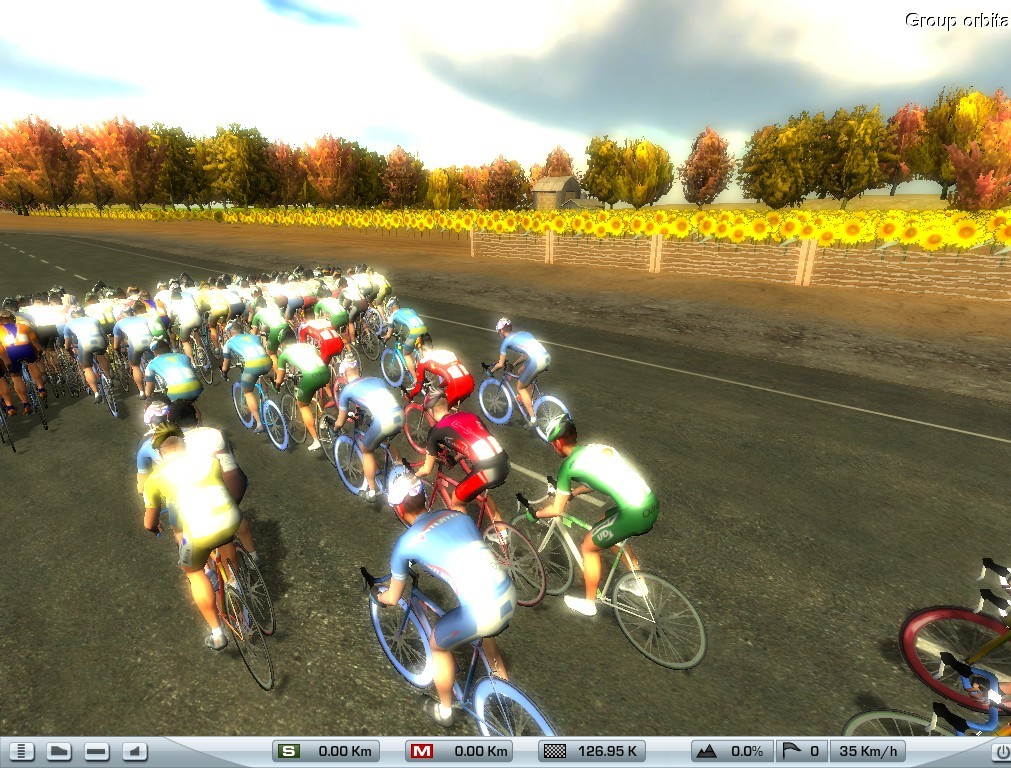Toggle the rising wedge button
The image size is (1011, 768).
coord(134,751)
